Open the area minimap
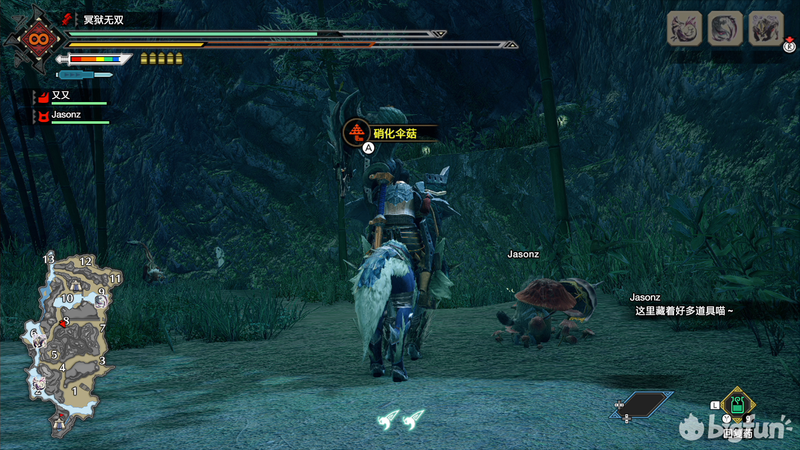This screenshot has height=450, width=800. (70, 338)
